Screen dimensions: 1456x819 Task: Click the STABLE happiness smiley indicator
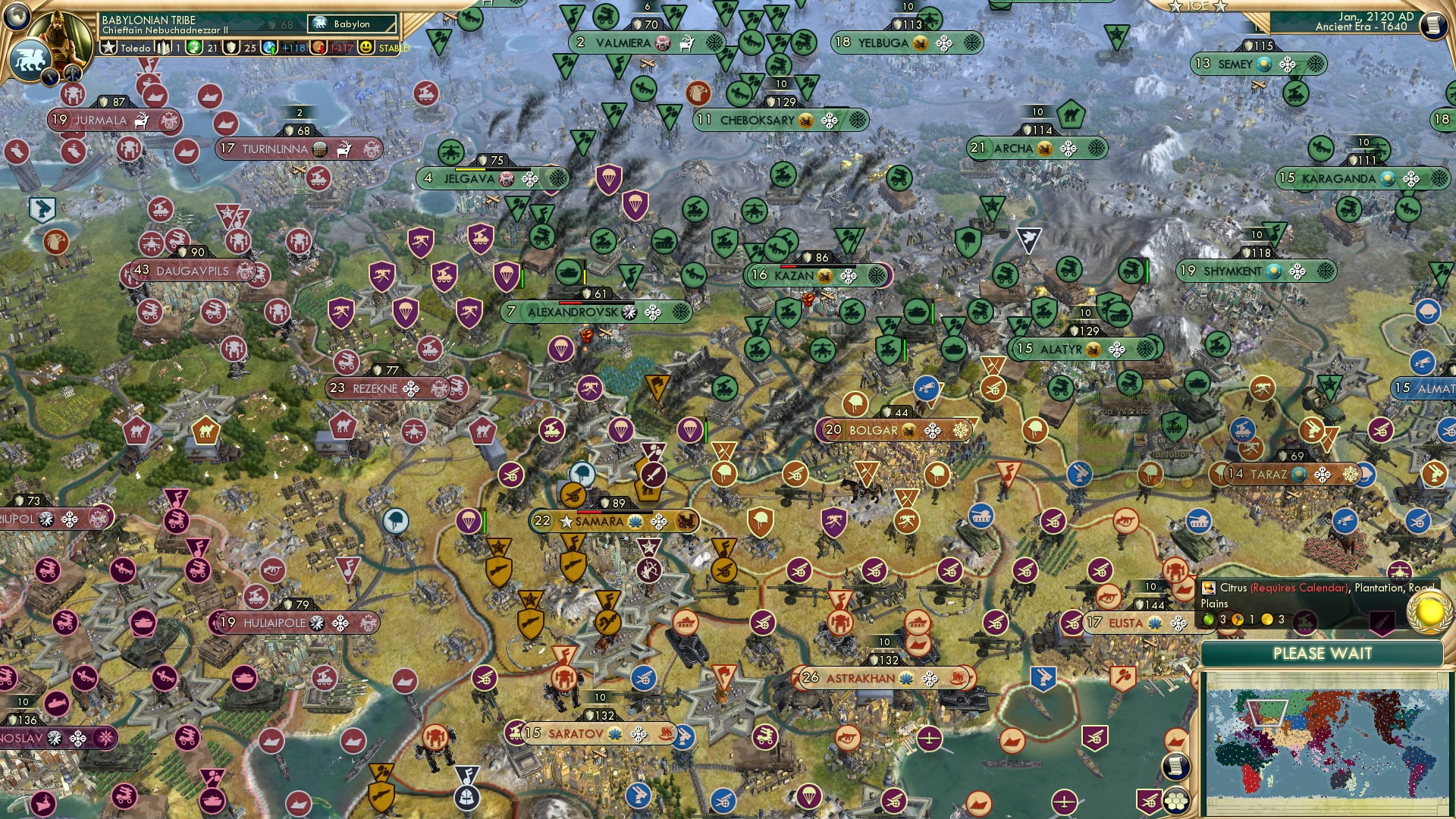[366, 48]
